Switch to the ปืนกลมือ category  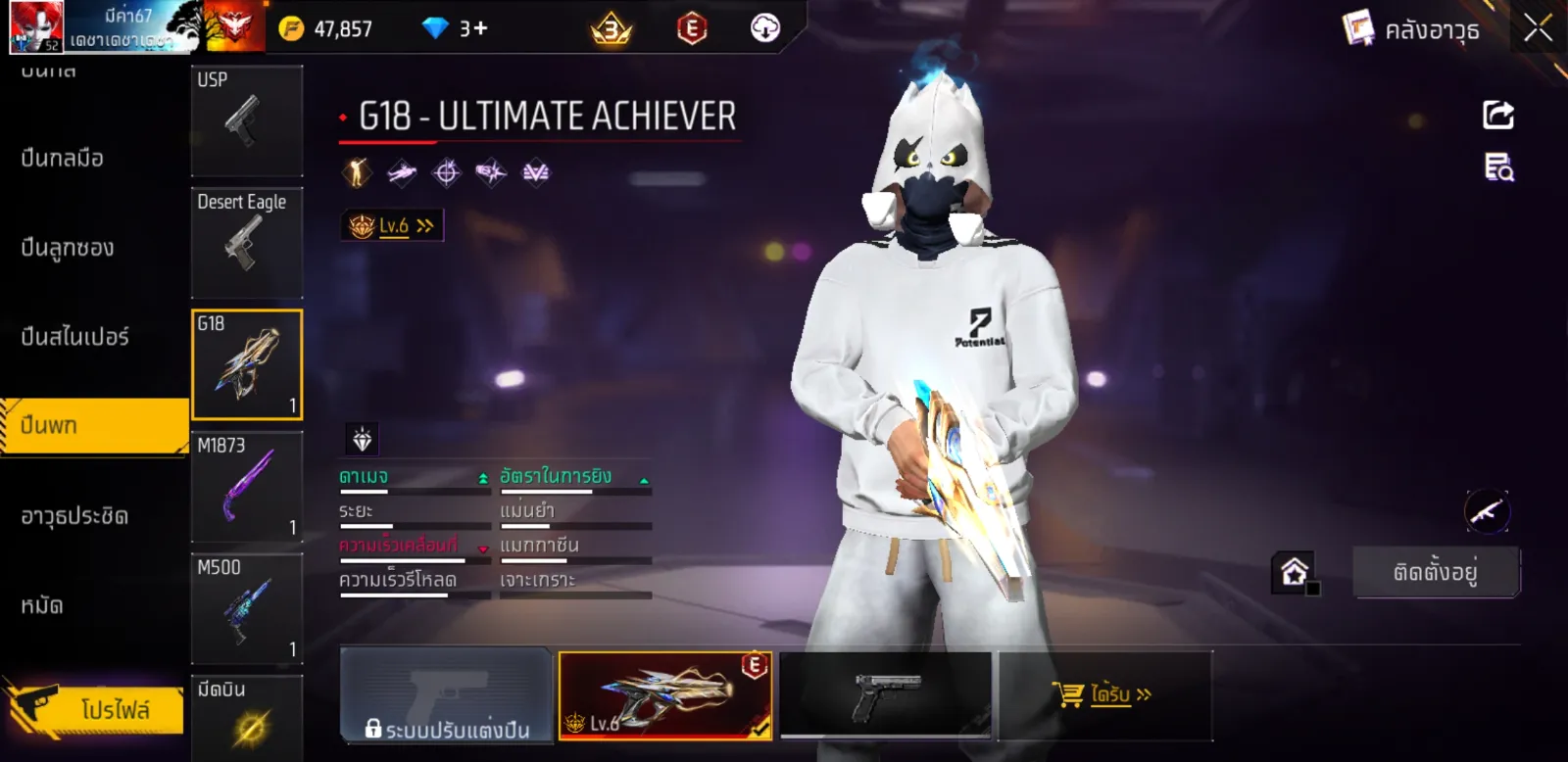[x=63, y=158]
